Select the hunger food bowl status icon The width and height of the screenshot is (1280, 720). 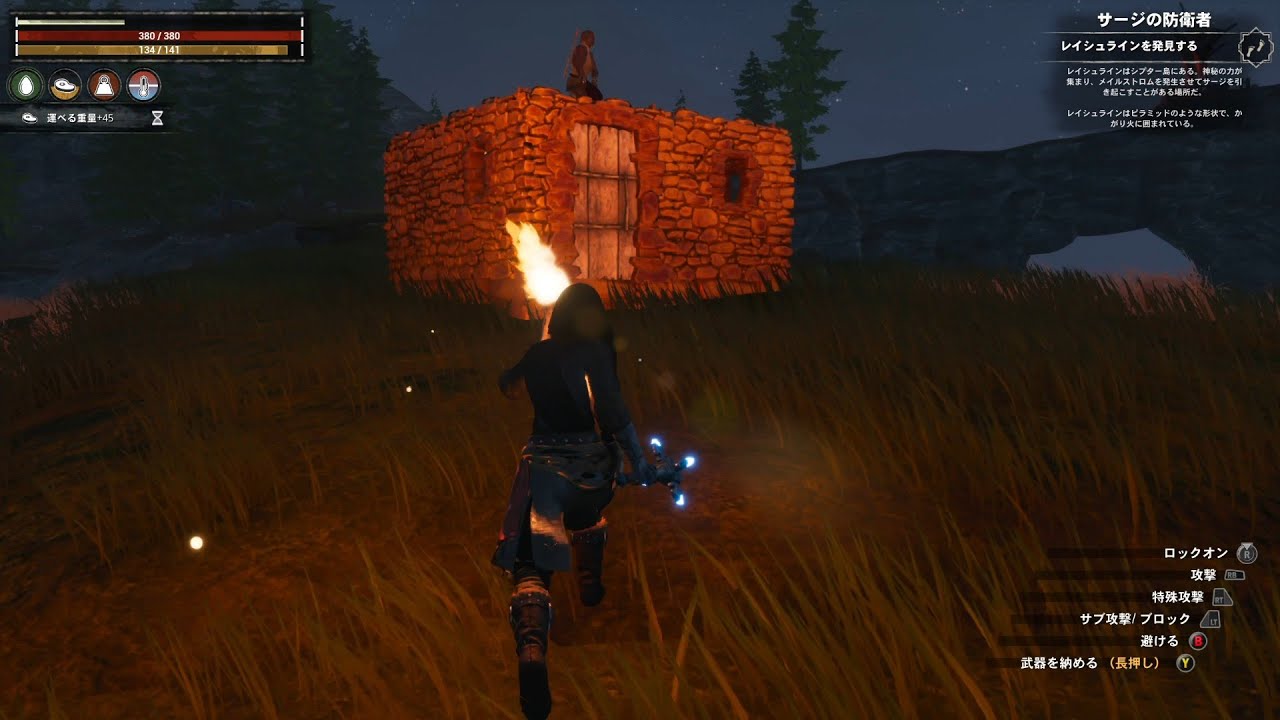point(65,85)
